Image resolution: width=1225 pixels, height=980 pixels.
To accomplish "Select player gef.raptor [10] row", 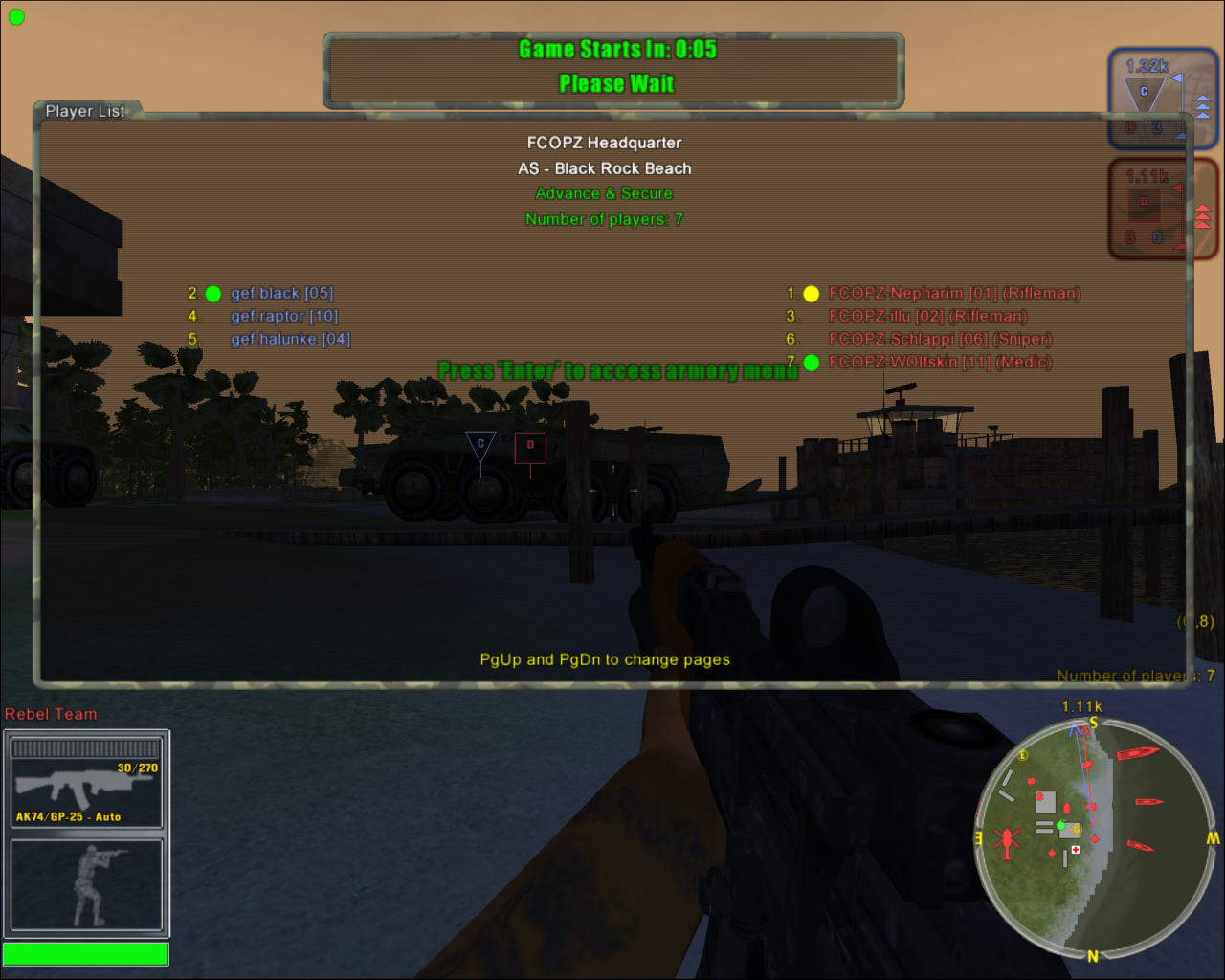I will [x=283, y=317].
